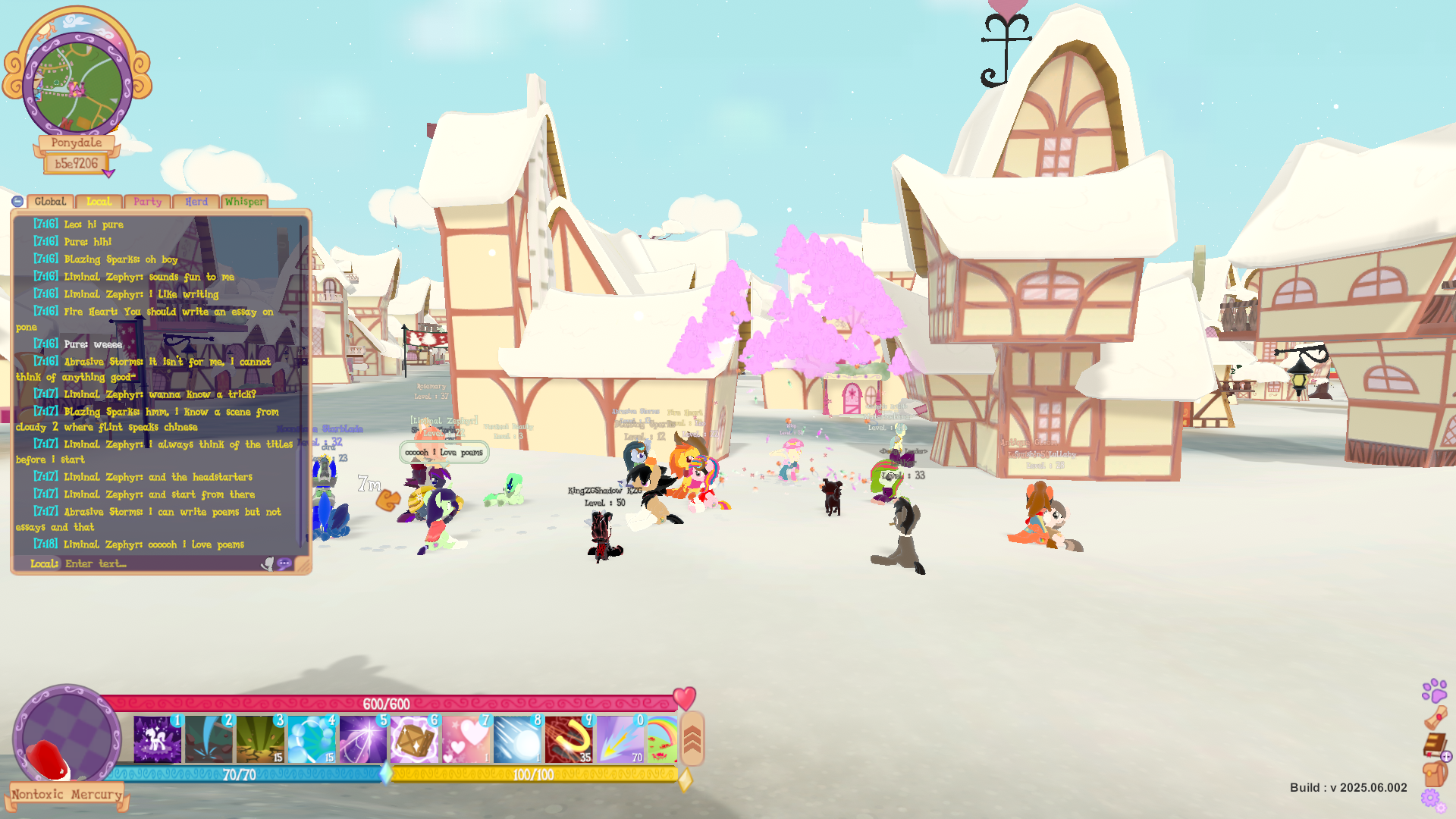Open the speech bubble chat options icon

point(284,563)
